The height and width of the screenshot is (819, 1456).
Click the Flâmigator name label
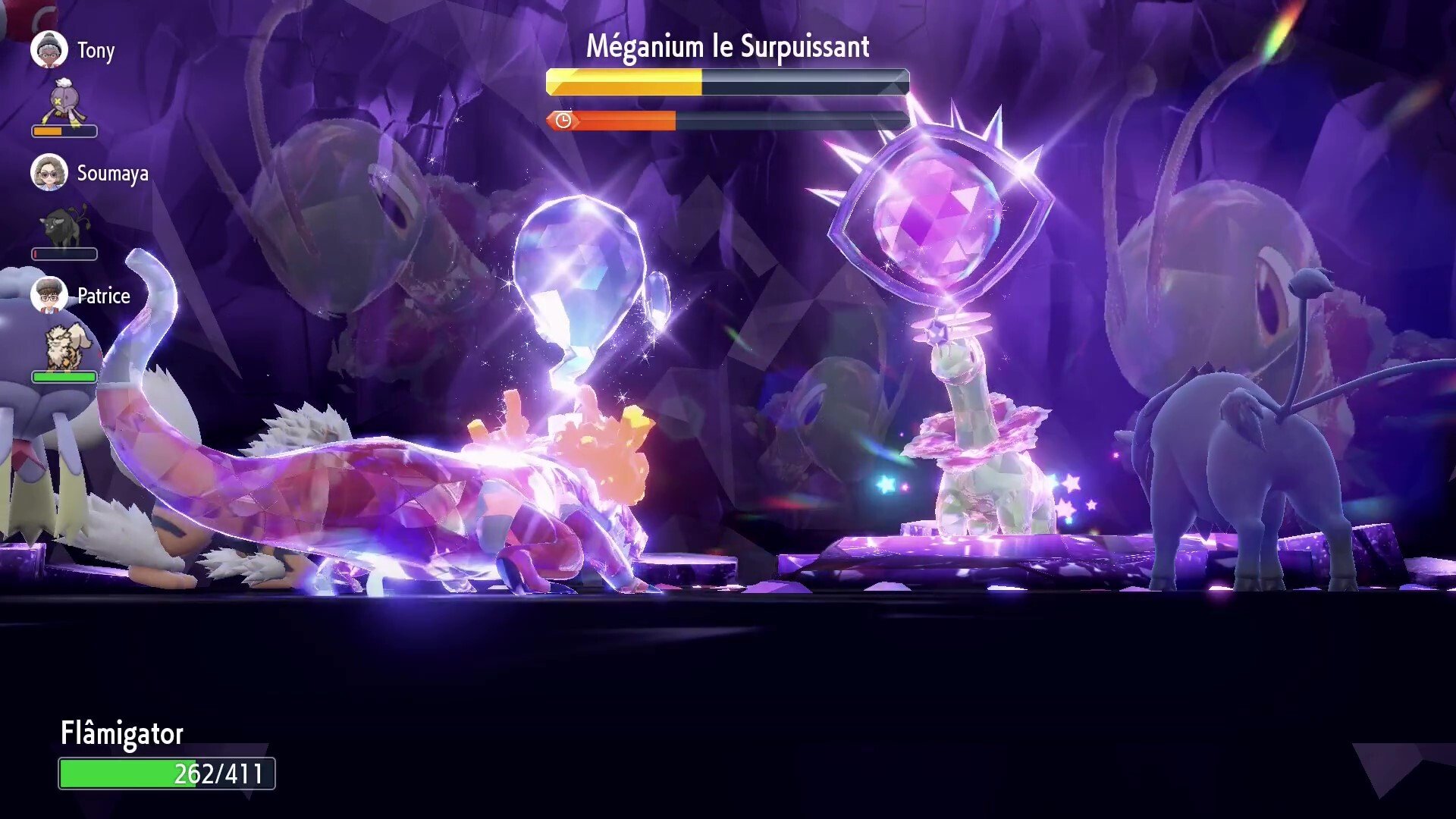tap(121, 733)
